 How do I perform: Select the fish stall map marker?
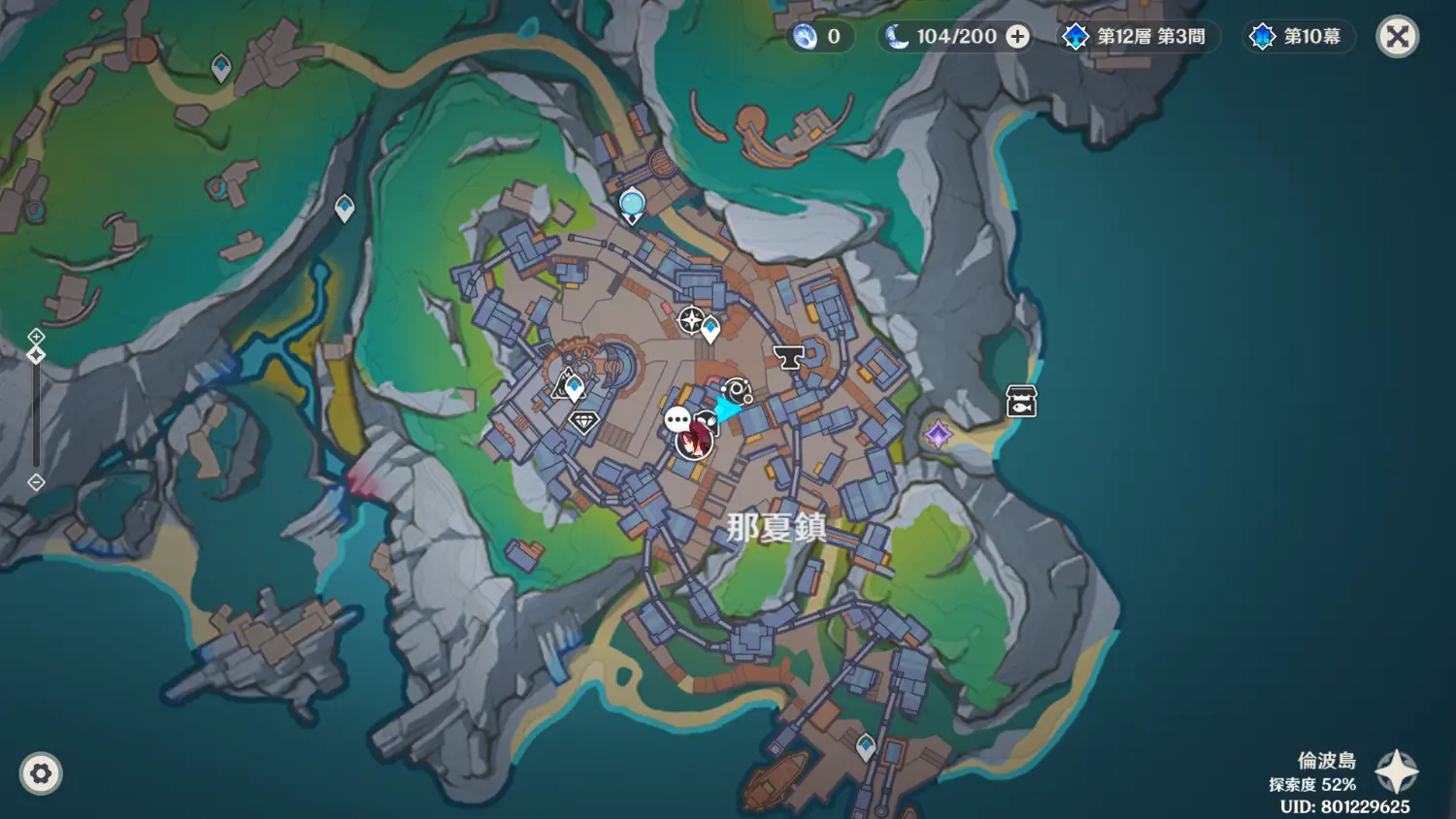[1021, 401]
